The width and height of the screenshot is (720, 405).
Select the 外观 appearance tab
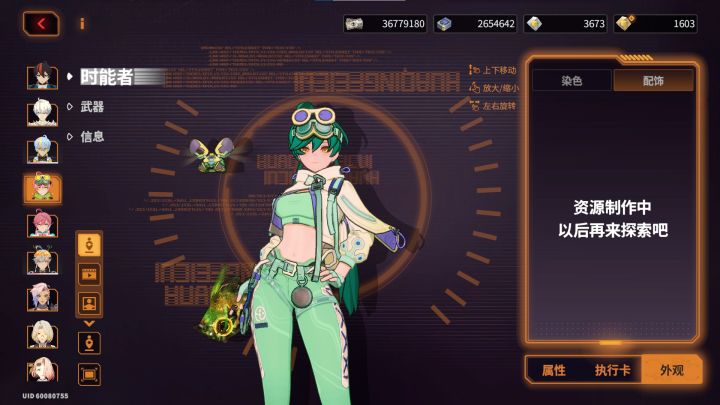[x=671, y=370]
